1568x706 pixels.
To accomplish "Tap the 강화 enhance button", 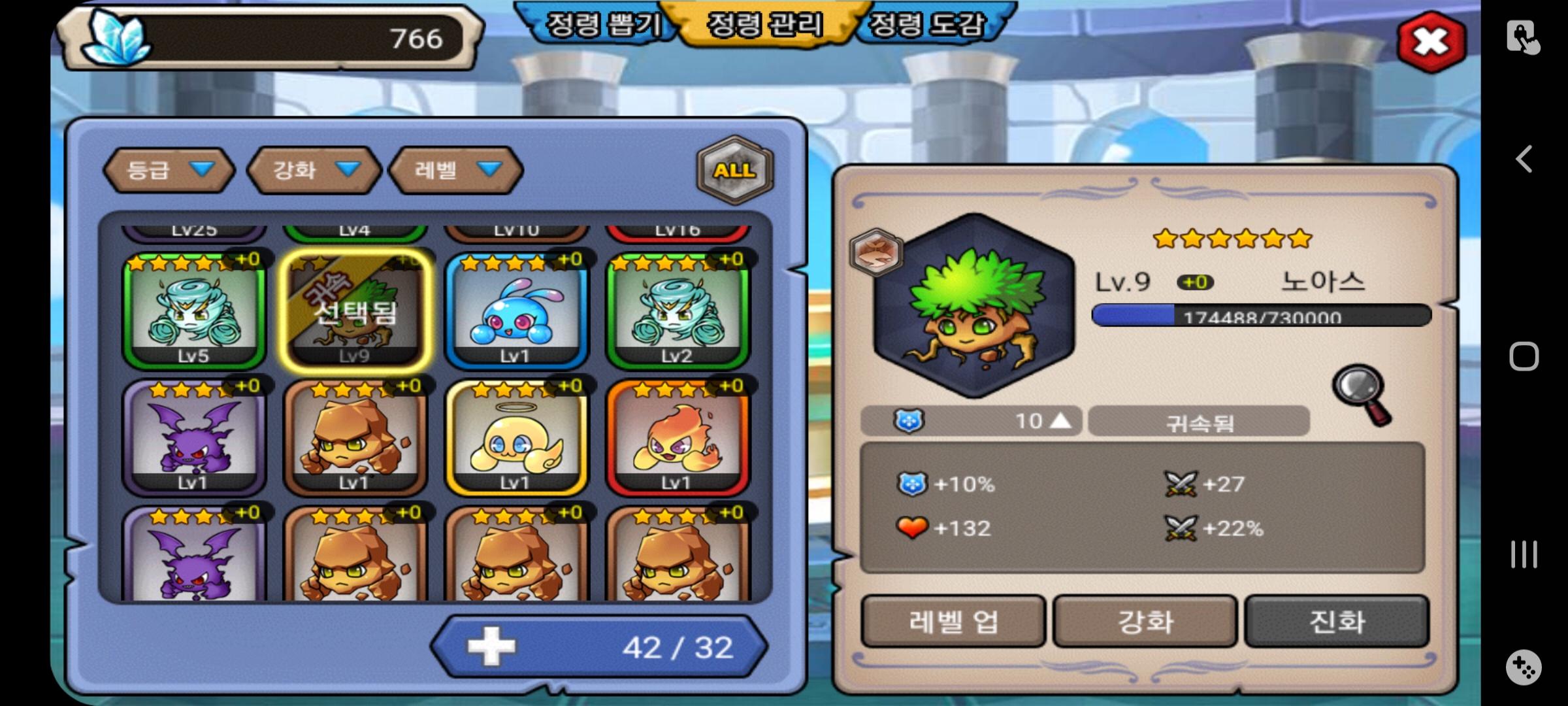I will 1145,621.
